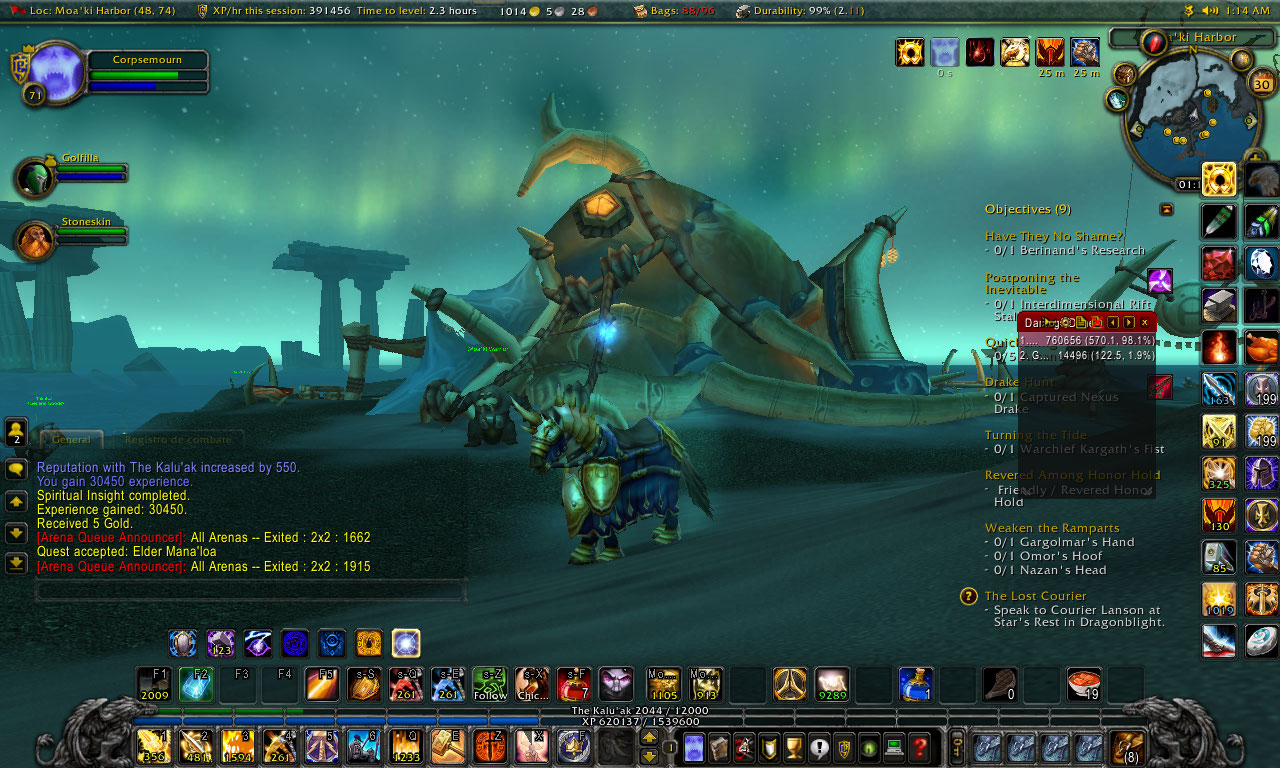Use the blue mana potion slot
The image size is (1280, 768).
click(x=915, y=685)
